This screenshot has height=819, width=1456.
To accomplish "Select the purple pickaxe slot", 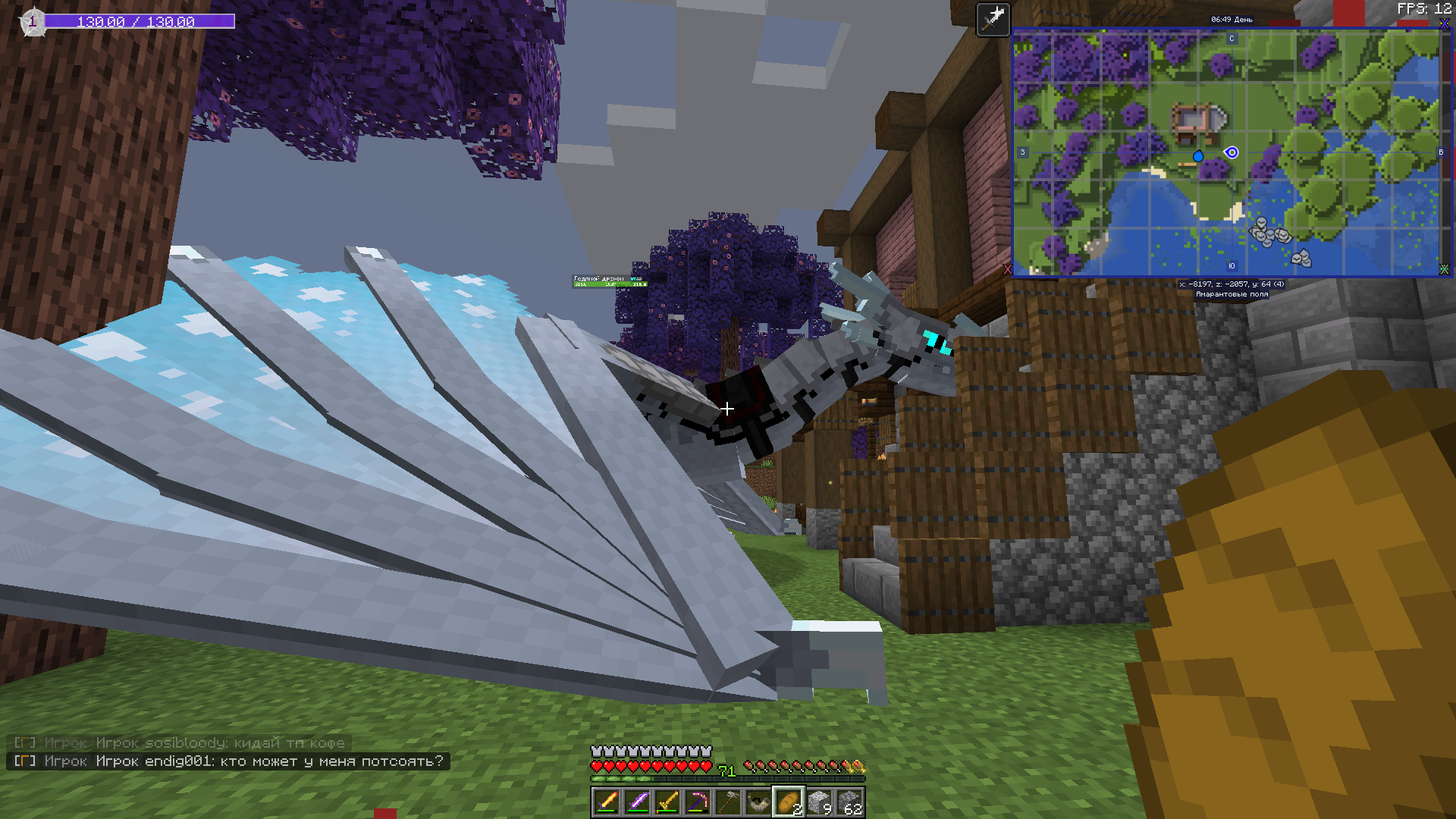I will coord(698,802).
